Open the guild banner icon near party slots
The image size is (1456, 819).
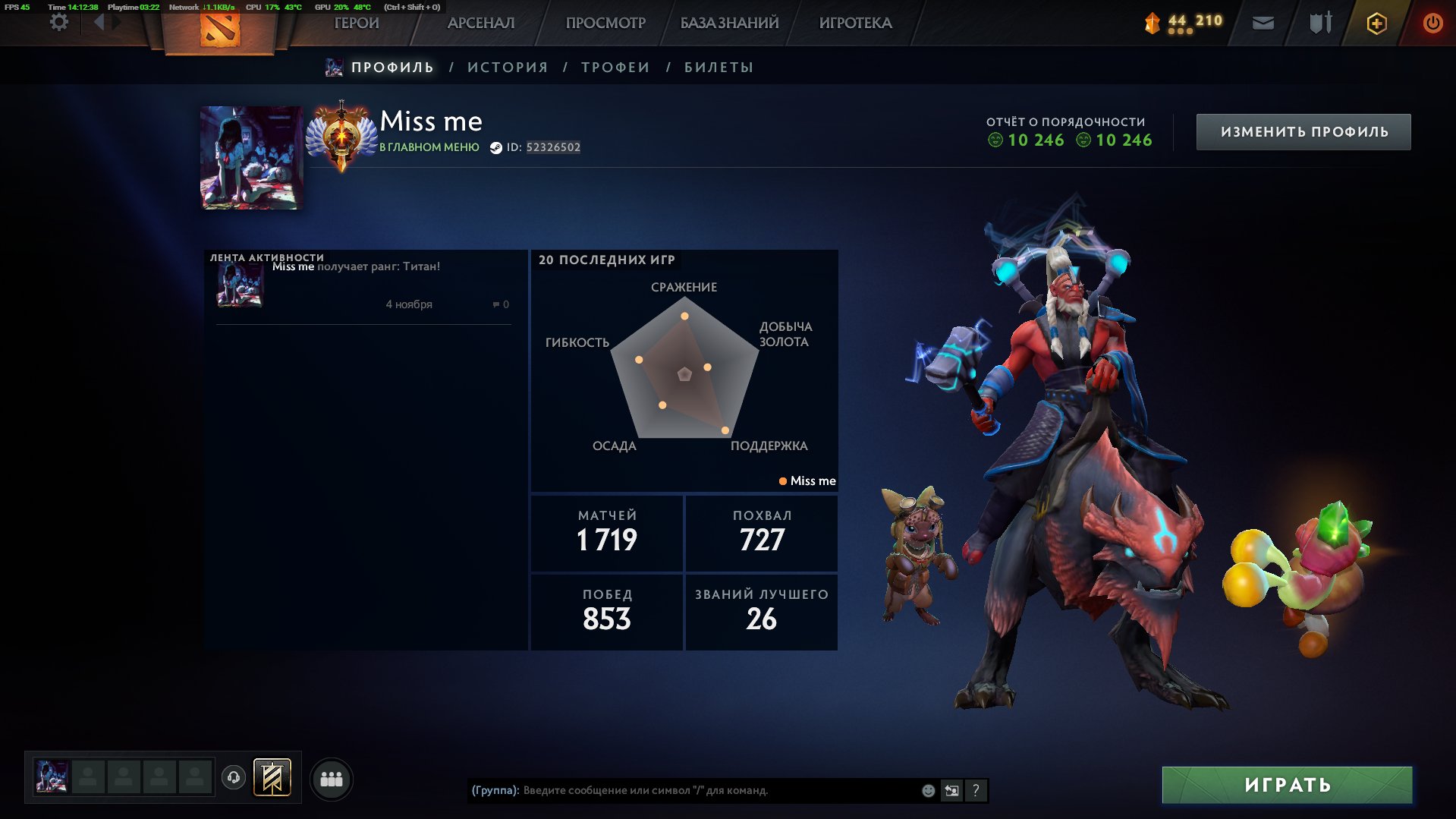(x=271, y=777)
